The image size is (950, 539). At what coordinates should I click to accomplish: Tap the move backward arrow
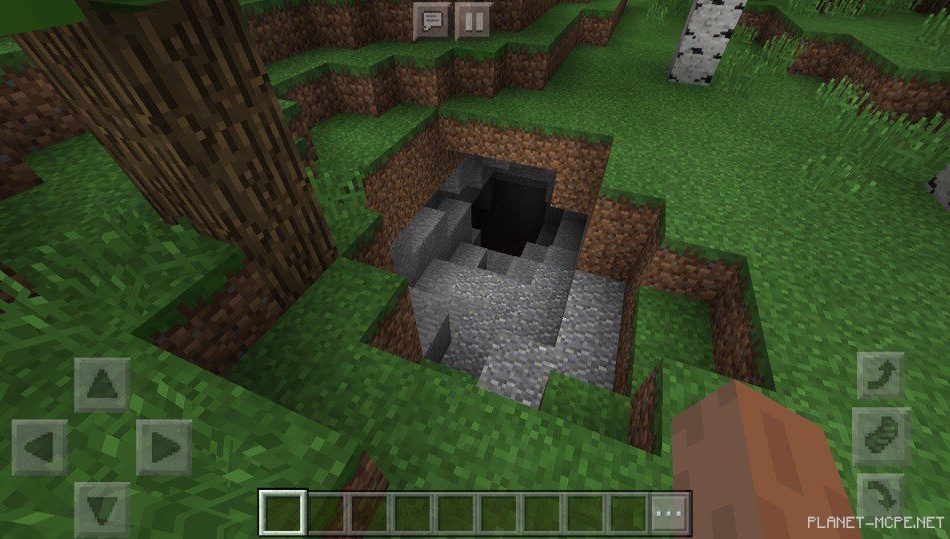pos(102,508)
